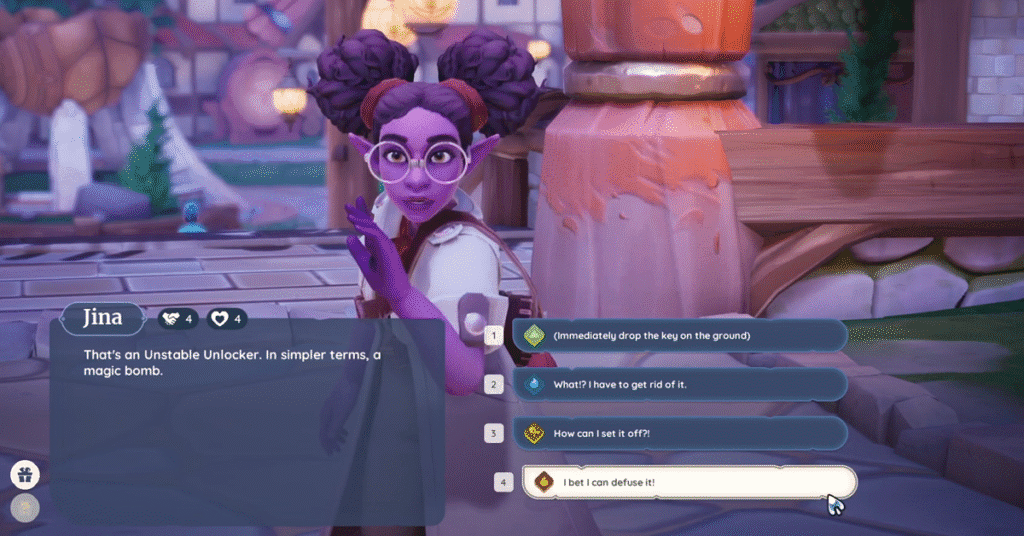Answer "I bet I can defuse it!"
The width and height of the screenshot is (1024, 536).
point(688,482)
